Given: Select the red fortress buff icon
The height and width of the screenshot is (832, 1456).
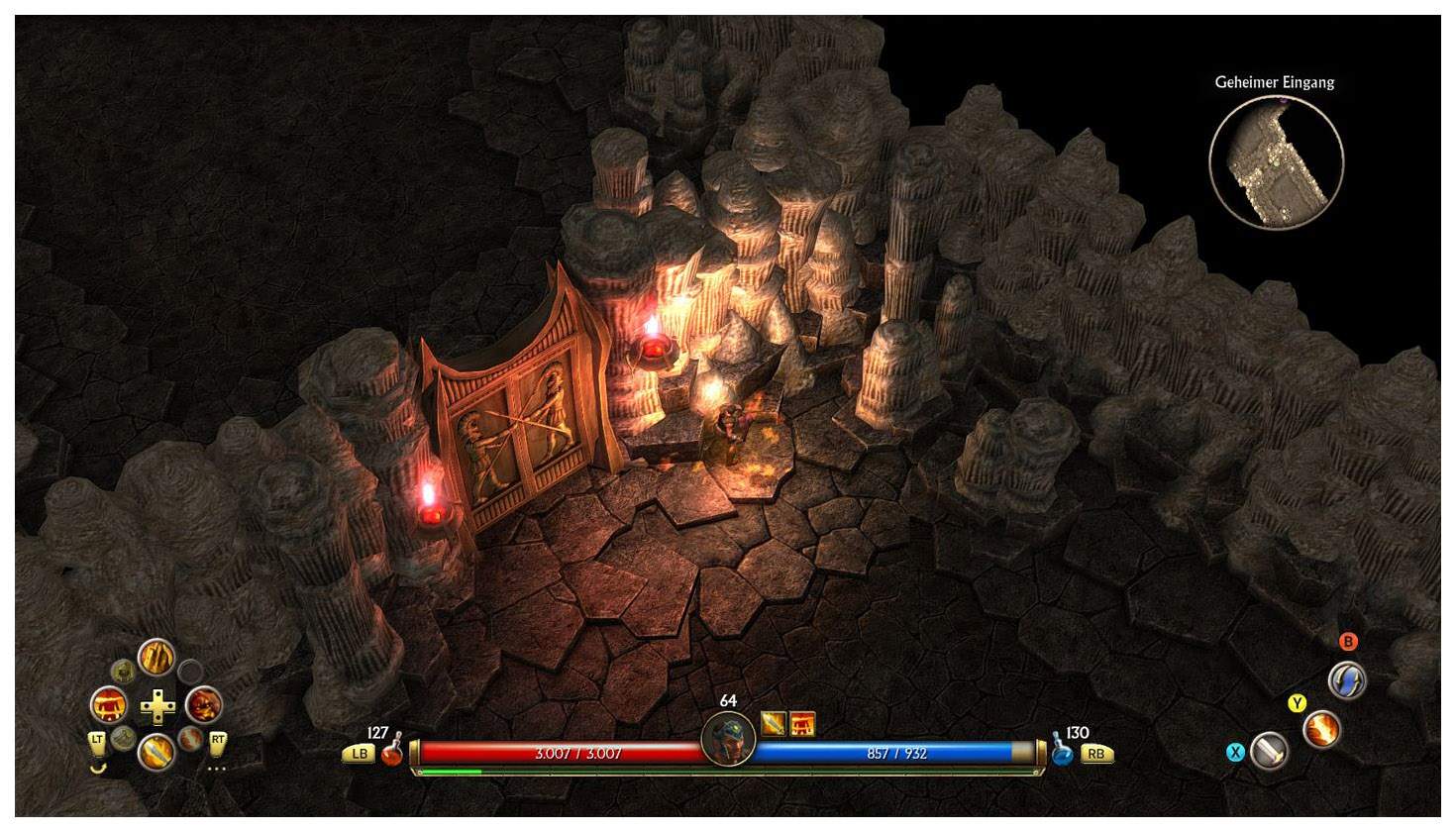Looking at the screenshot, I should click(x=802, y=724).
